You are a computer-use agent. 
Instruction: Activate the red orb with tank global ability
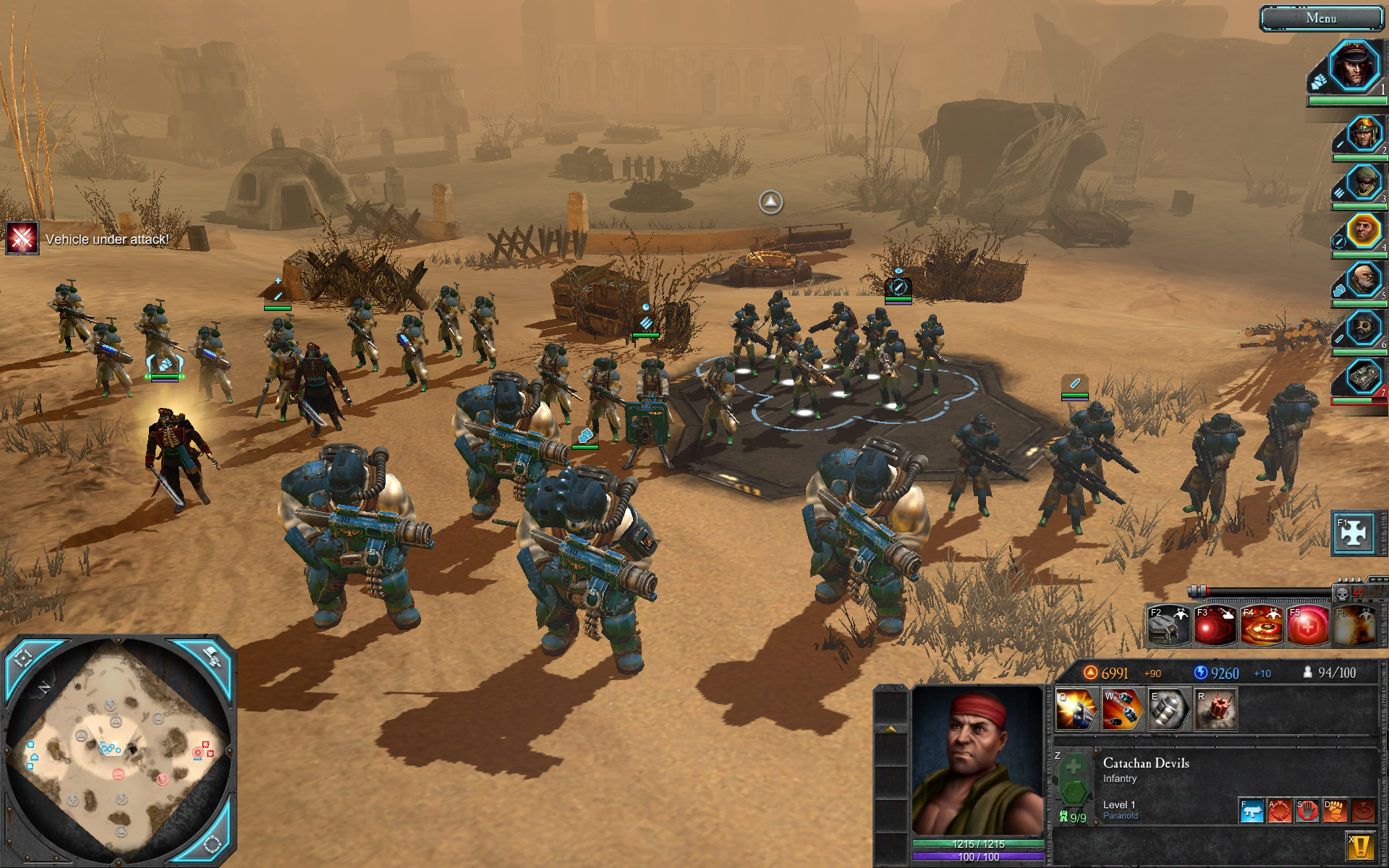(1215, 625)
